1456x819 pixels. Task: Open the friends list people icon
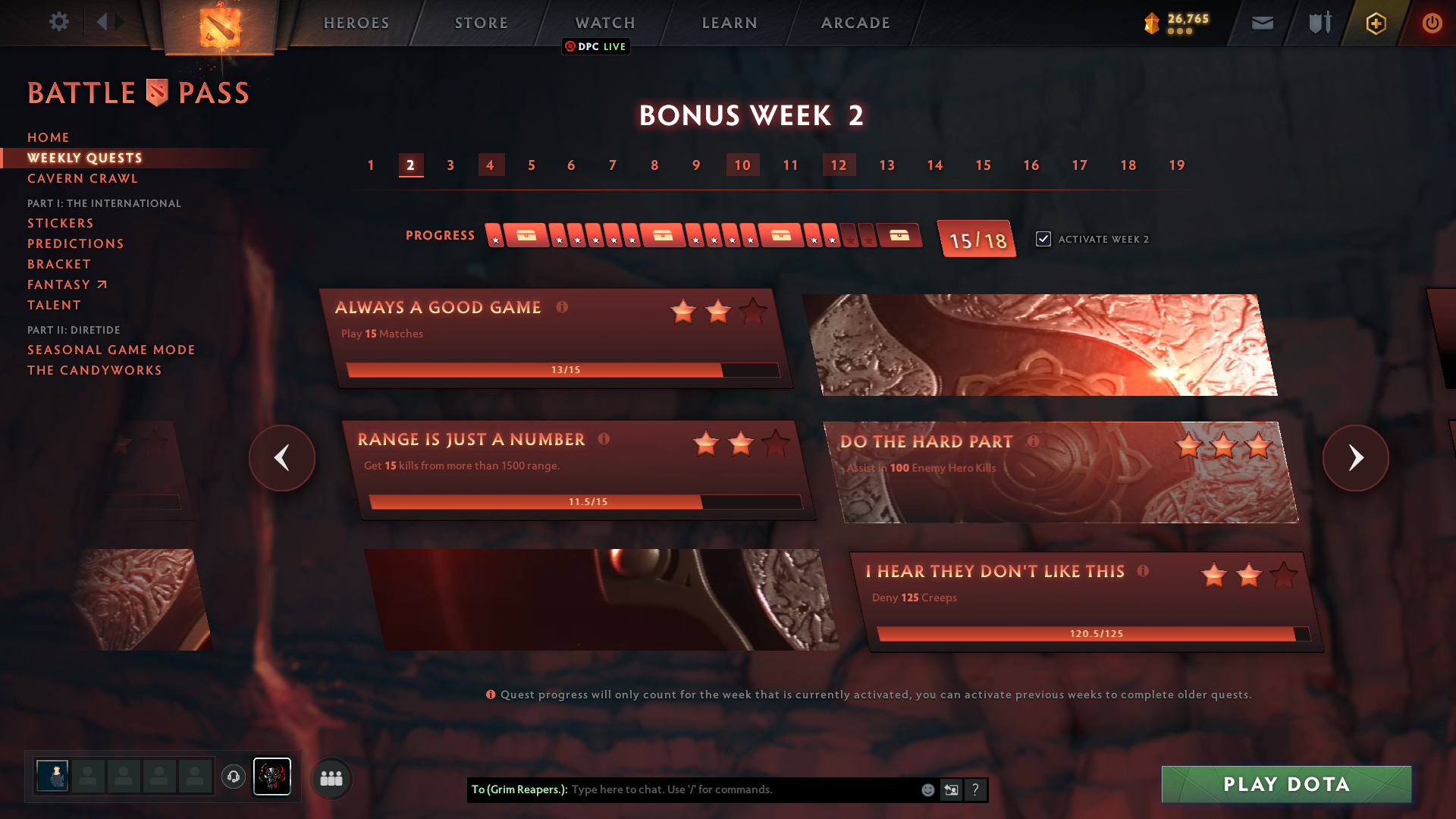pyautogui.click(x=331, y=778)
